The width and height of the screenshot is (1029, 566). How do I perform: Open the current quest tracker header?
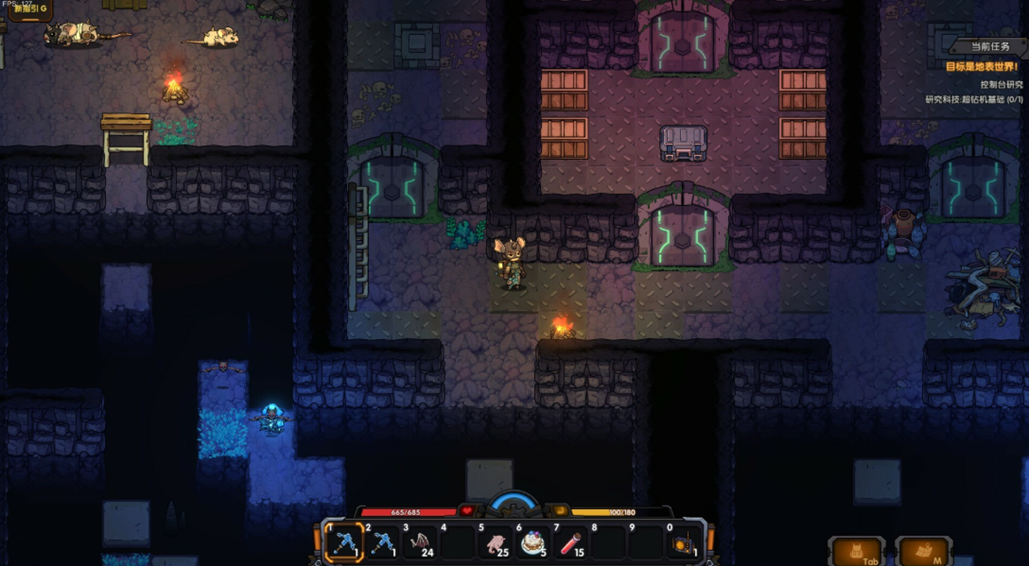(985, 47)
